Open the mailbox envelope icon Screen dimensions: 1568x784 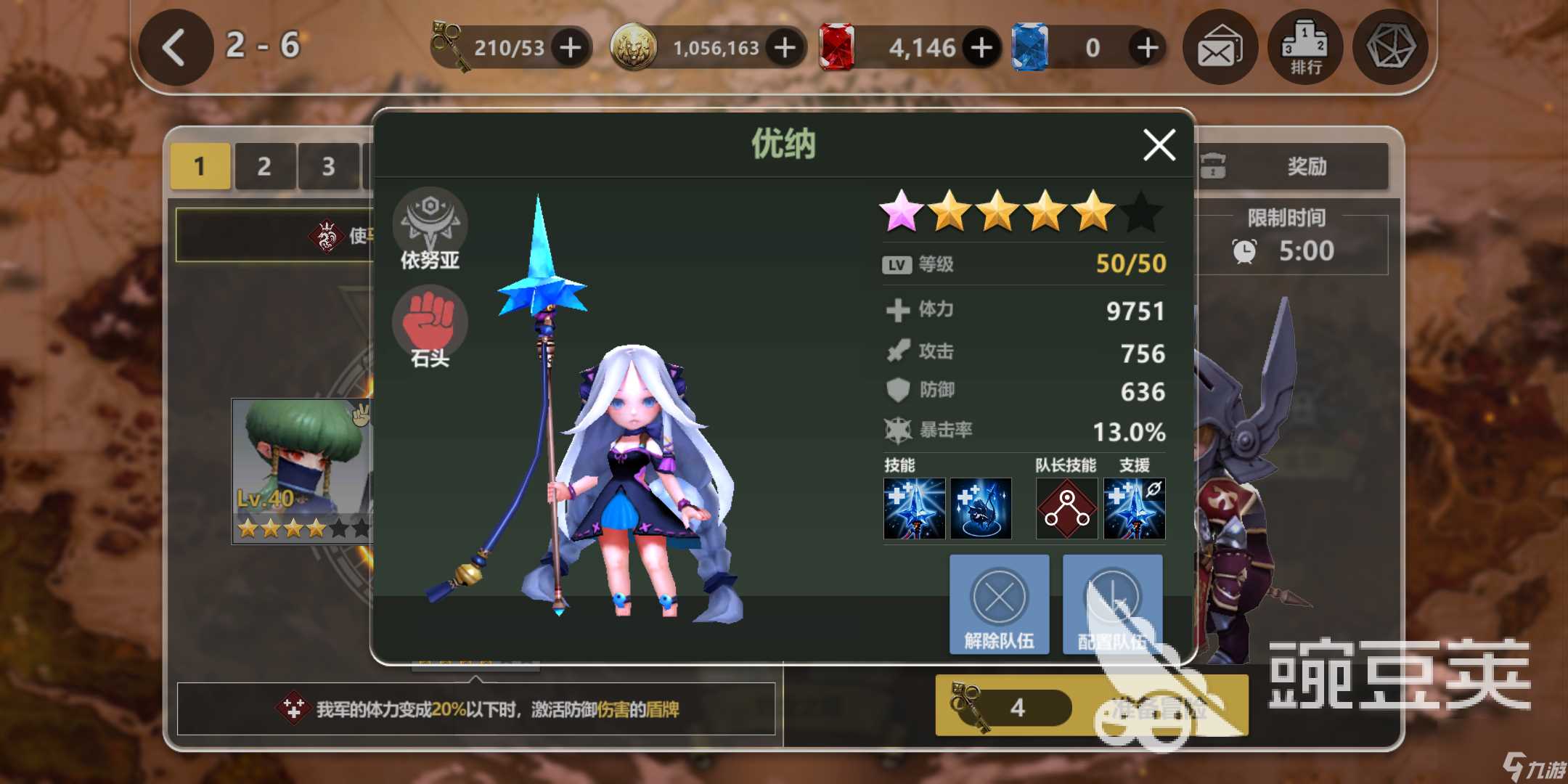click(x=1220, y=48)
